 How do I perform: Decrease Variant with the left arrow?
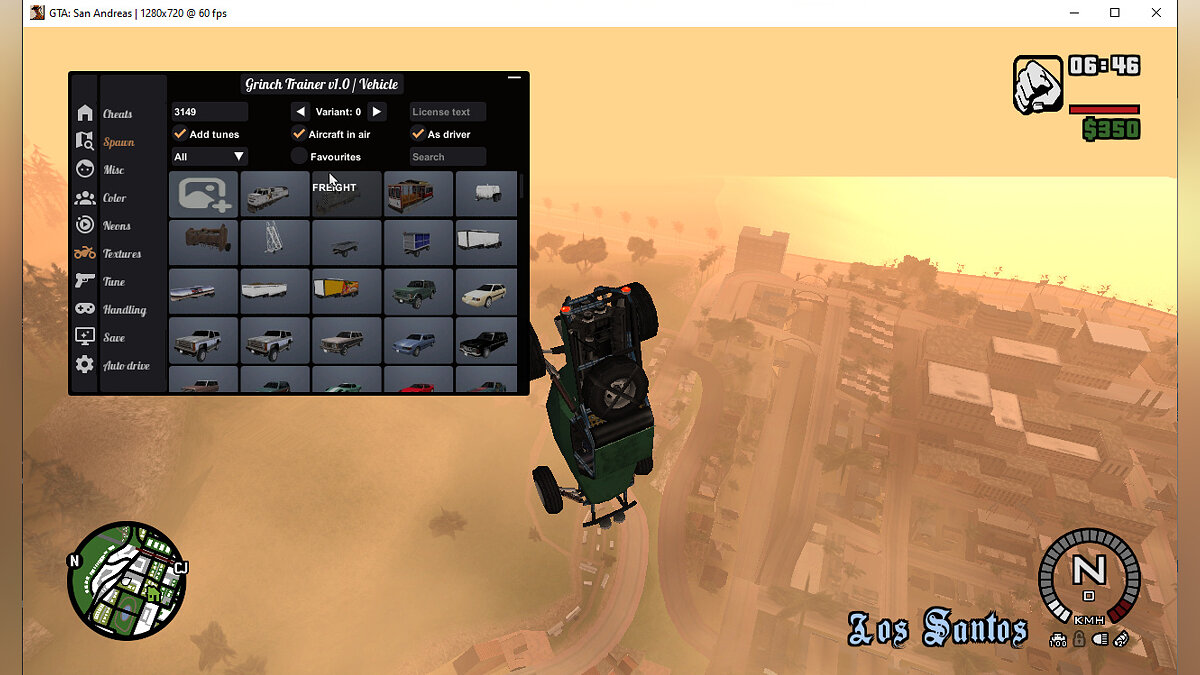(301, 112)
